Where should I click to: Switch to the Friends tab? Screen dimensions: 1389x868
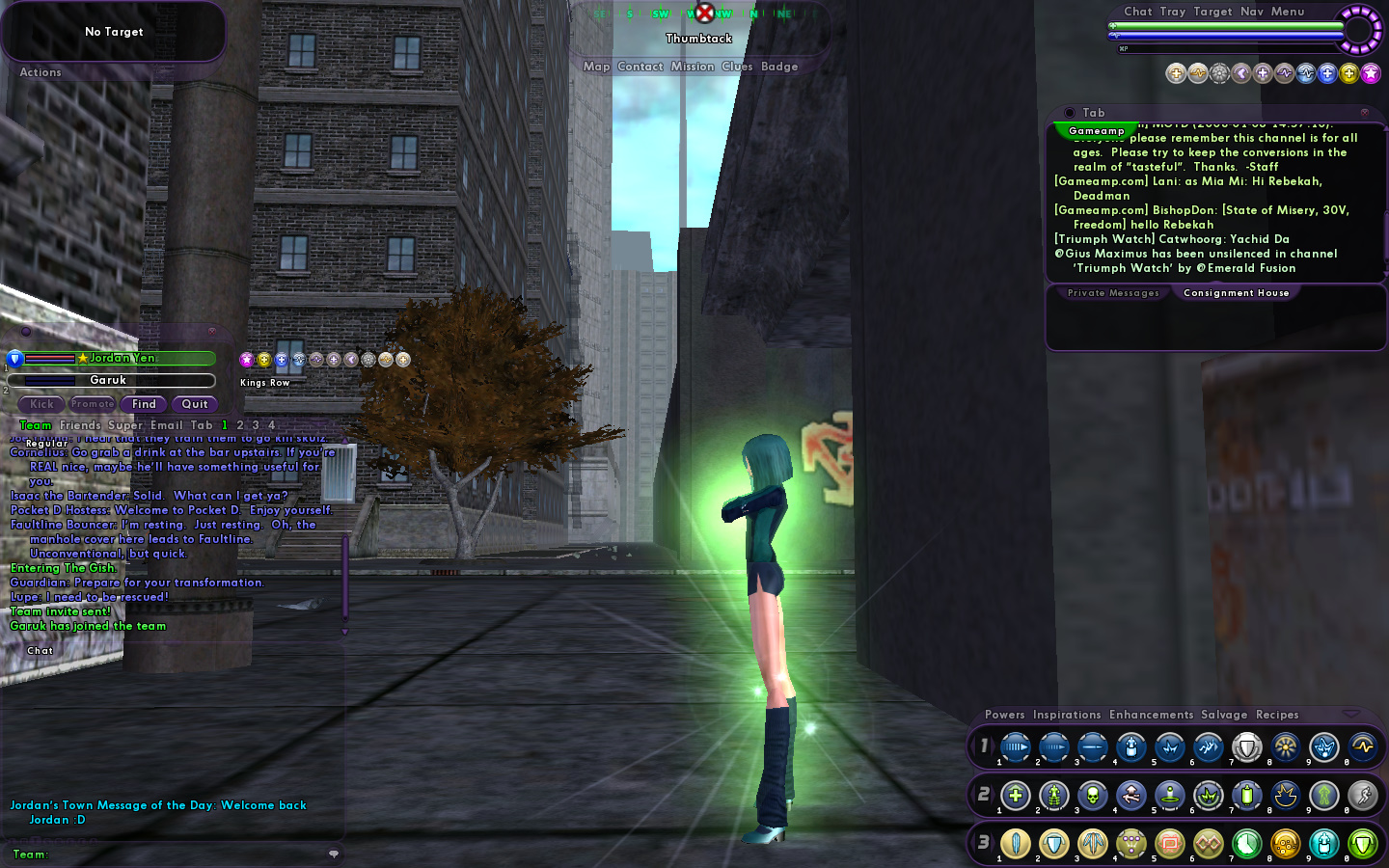(x=80, y=425)
